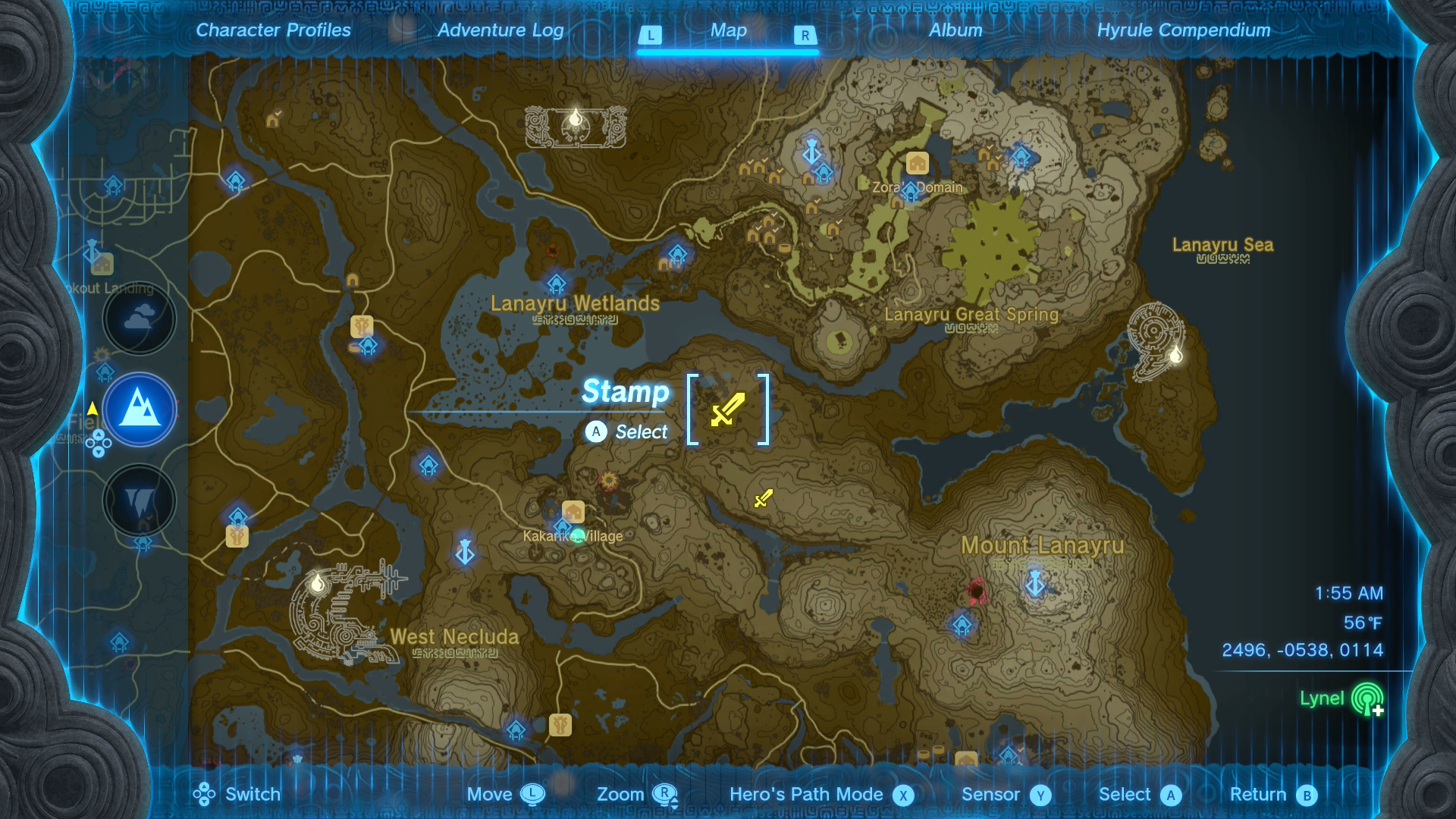
Task: Click the stable icon below Lanayru Wetlands
Action: (x=362, y=325)
